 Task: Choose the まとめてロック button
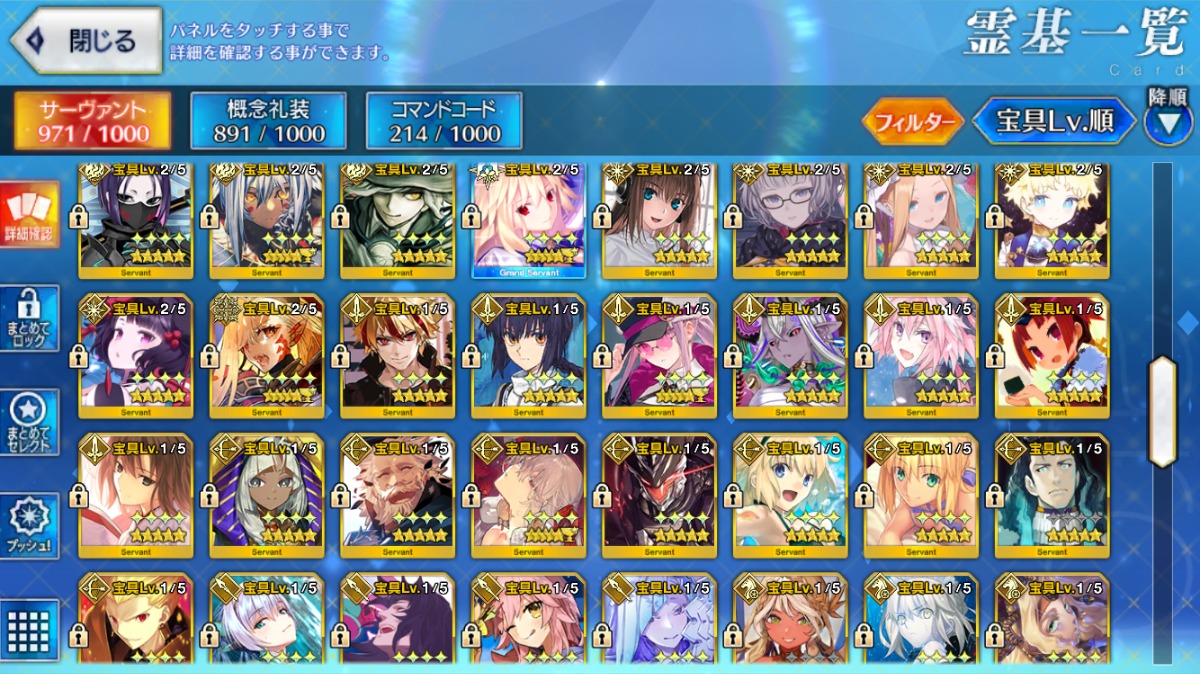click(x=29, y=318)
